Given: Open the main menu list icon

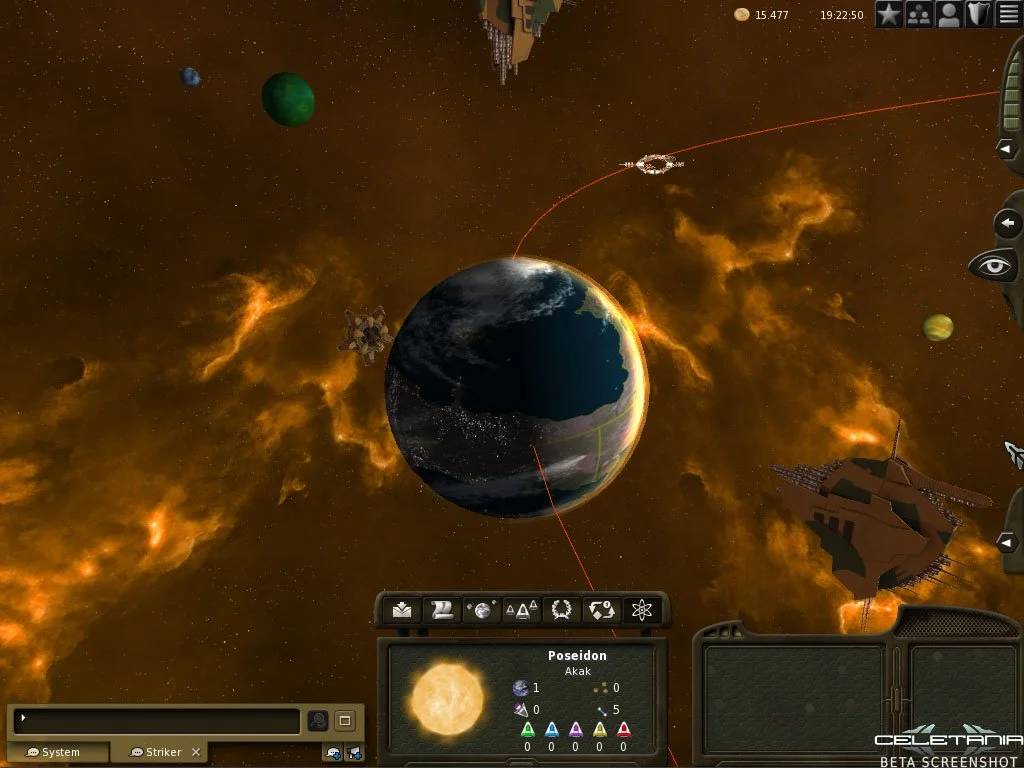Looking at the screenshot, I should coord(1008,14).
